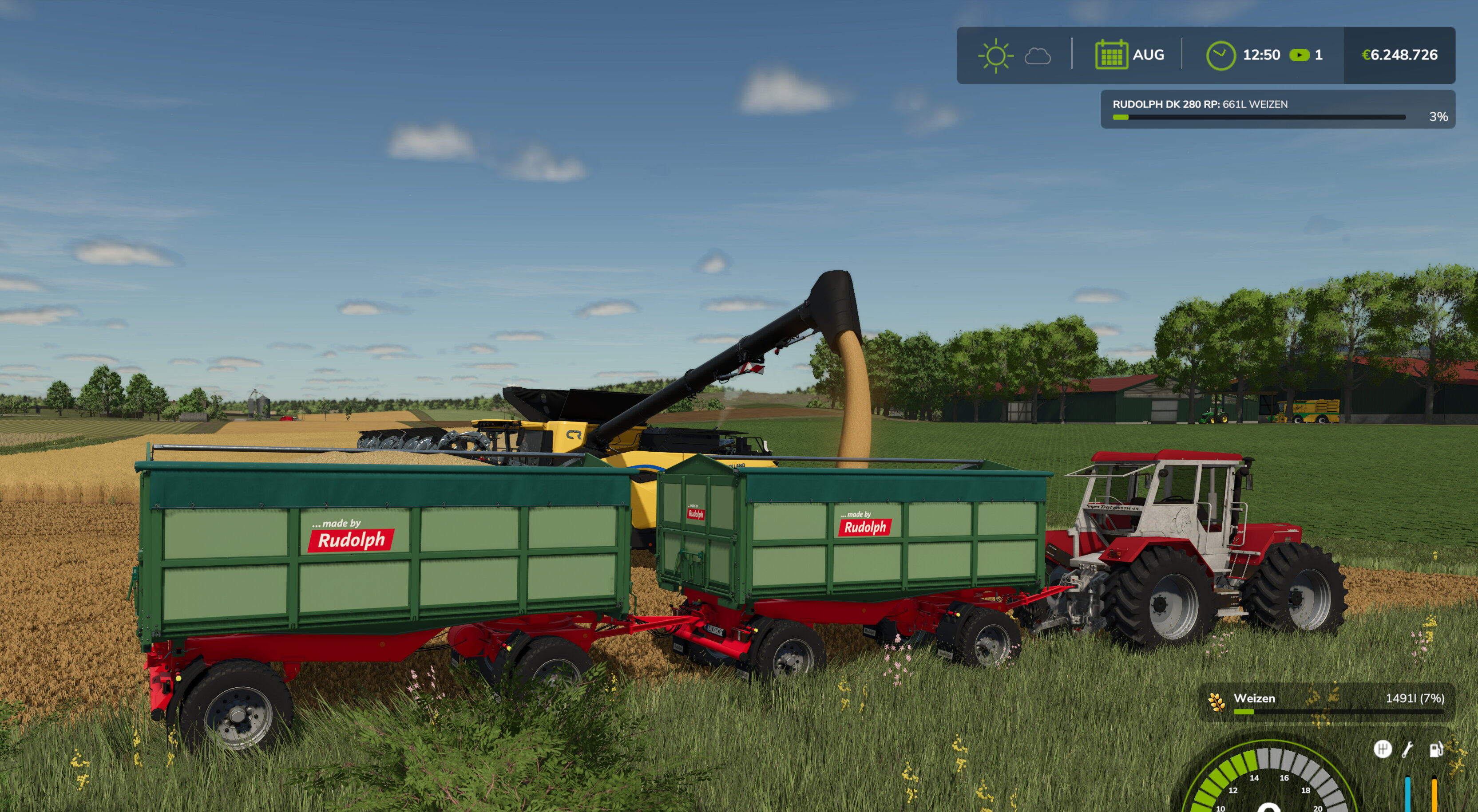Select the Rudolph DK 280 RP fill panel

point(1277,110)
